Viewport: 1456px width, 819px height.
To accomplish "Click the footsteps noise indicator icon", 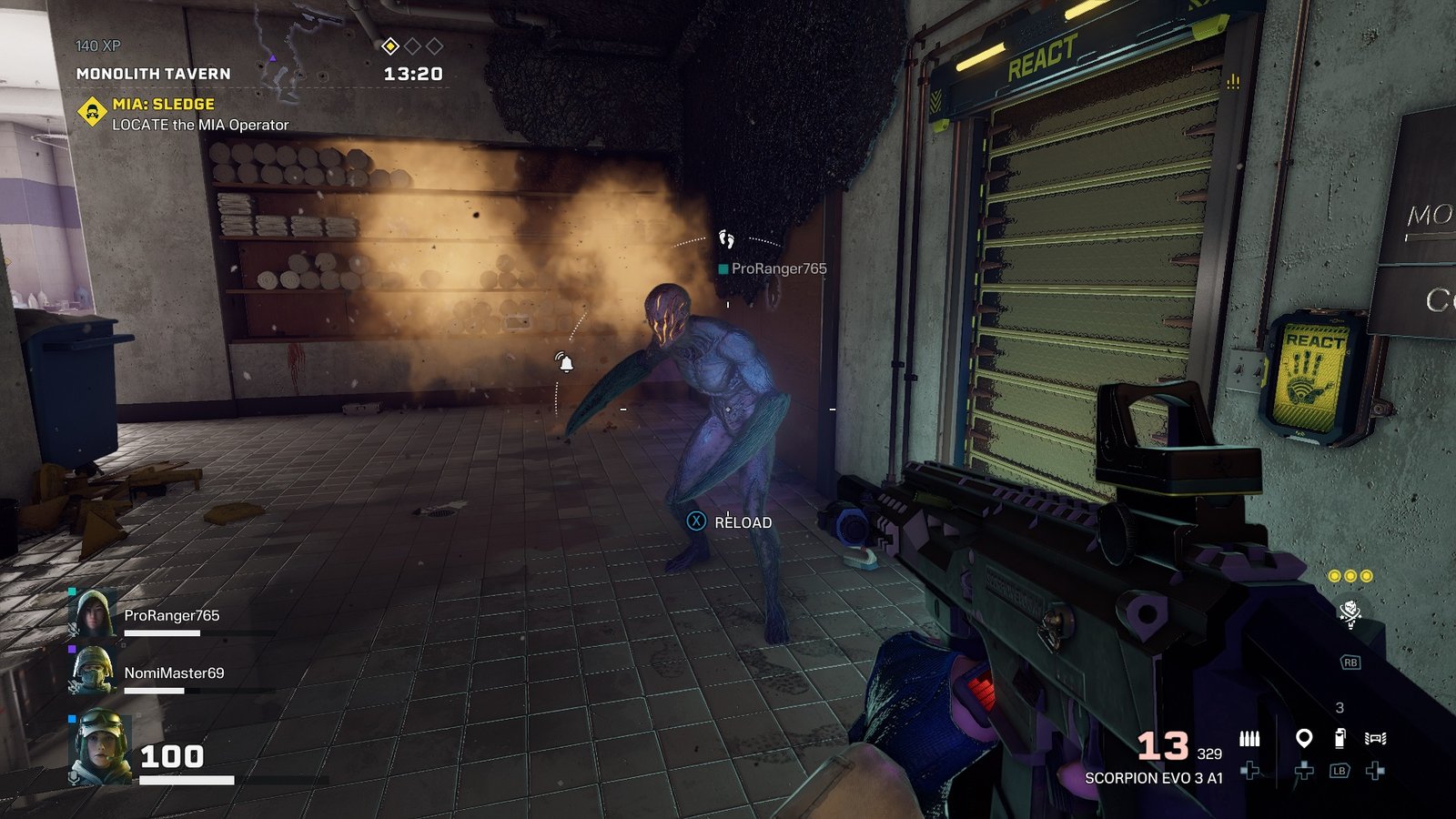I will [726, 239].
